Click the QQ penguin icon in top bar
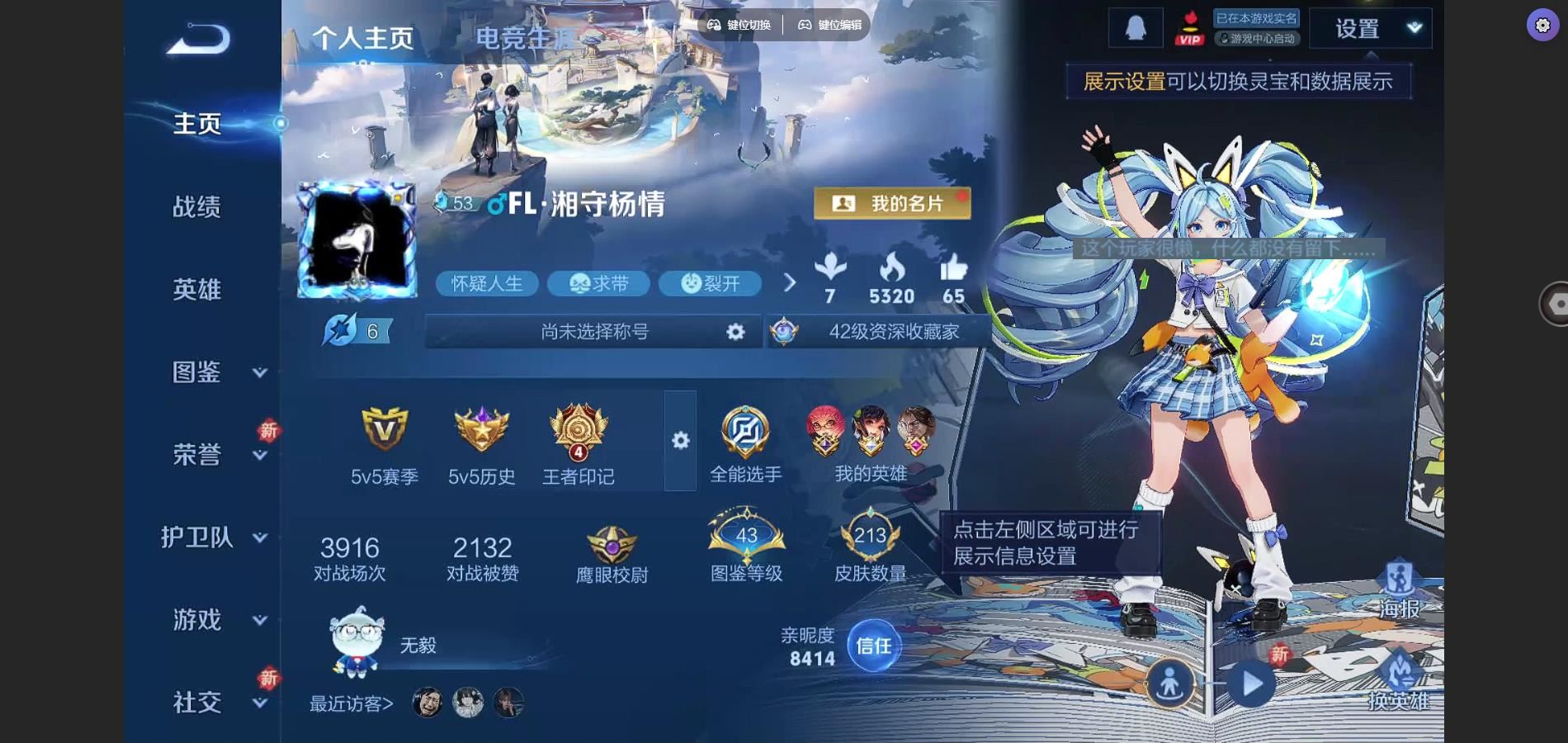 click(1135, 26)
